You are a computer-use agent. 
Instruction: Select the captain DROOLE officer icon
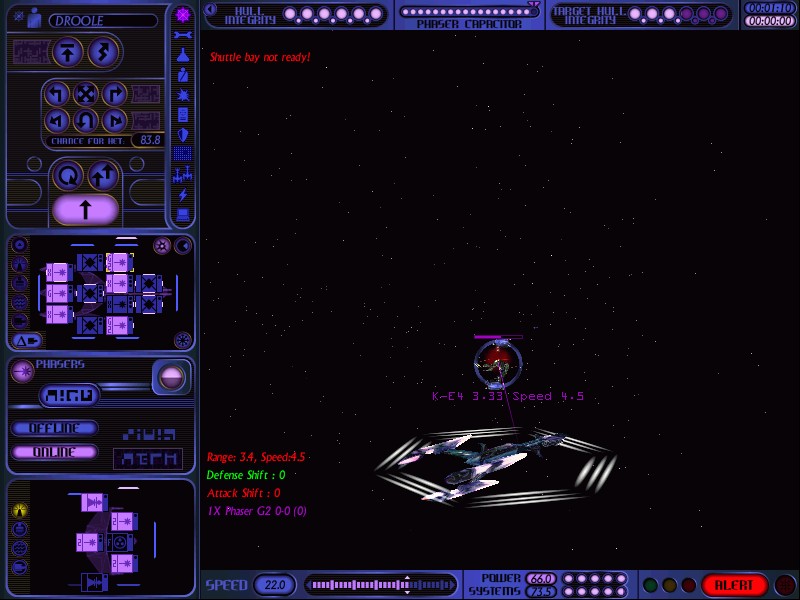tap(34, 18)
